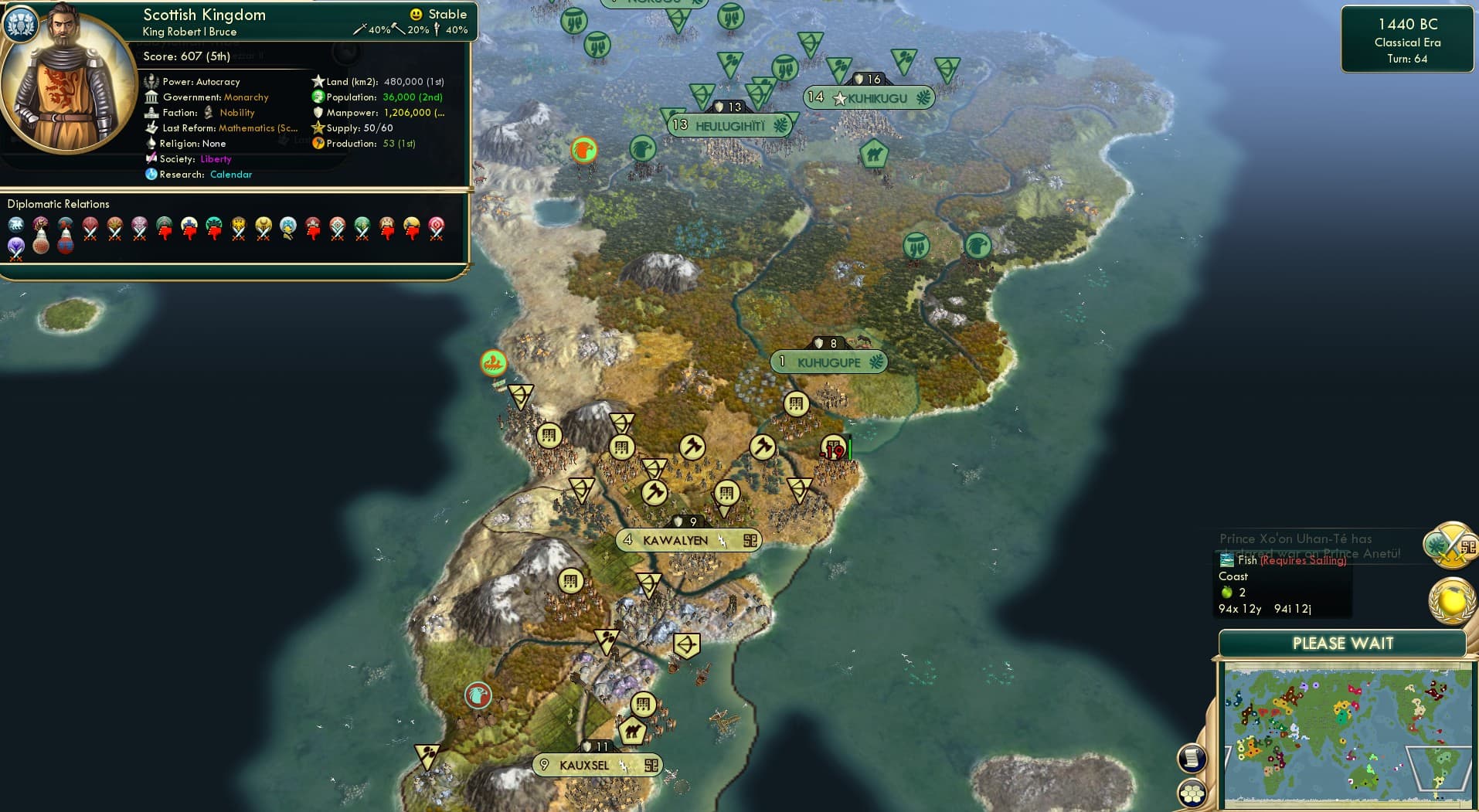Open the notifications scroll log near the minimap
The width and height of the screenshot is (1479, 812).
tap(1192, 759)
